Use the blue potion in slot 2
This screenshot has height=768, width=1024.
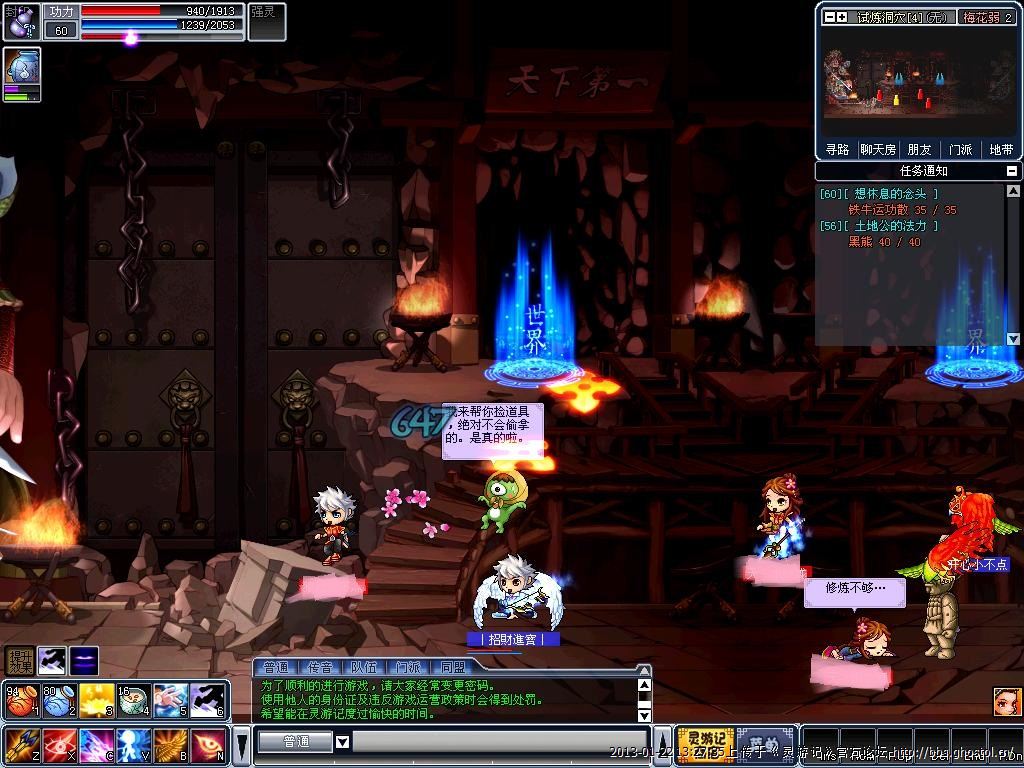coord(58,701)
